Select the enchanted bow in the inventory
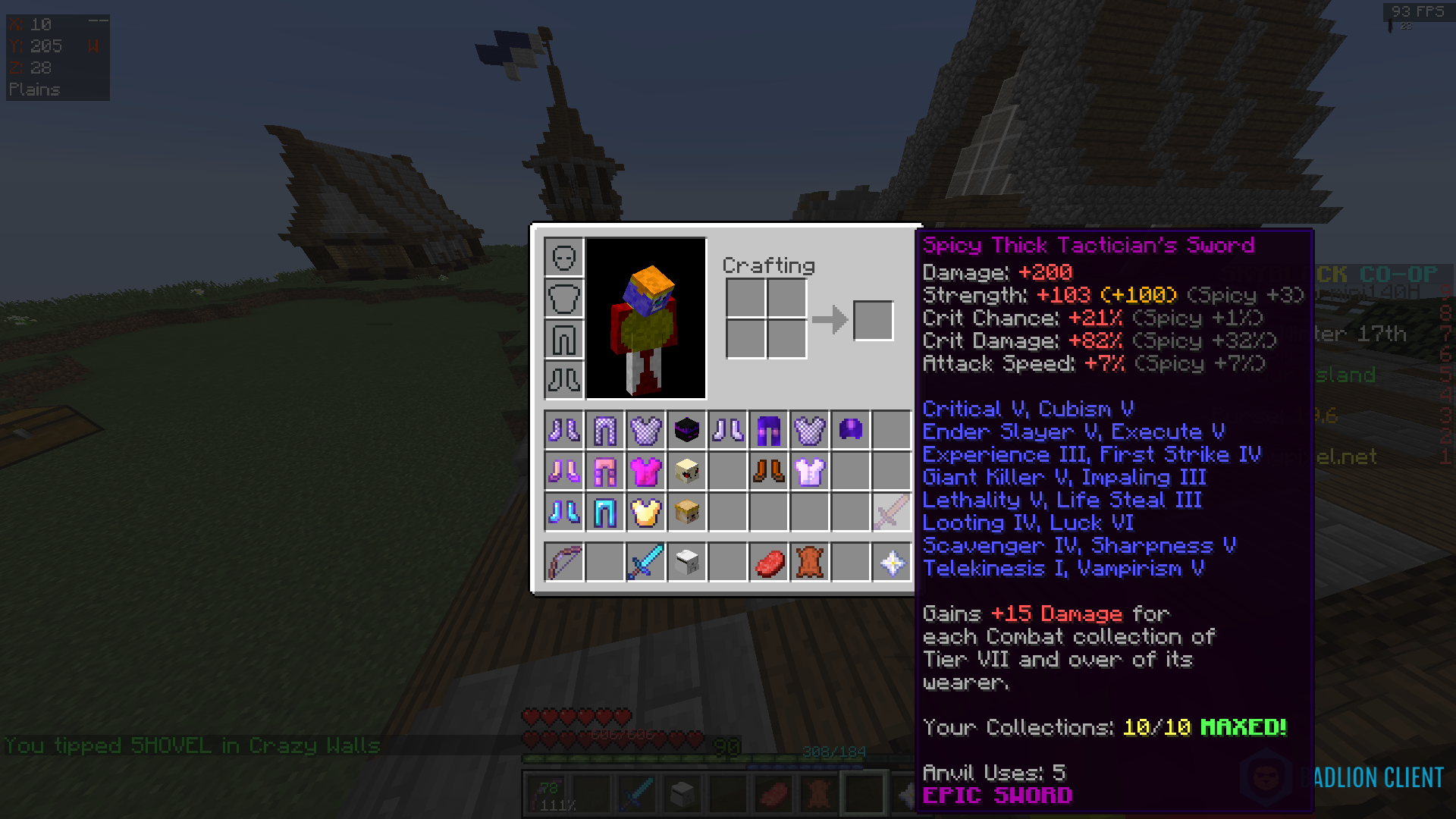1456x819 pixels. click(563, 561)
